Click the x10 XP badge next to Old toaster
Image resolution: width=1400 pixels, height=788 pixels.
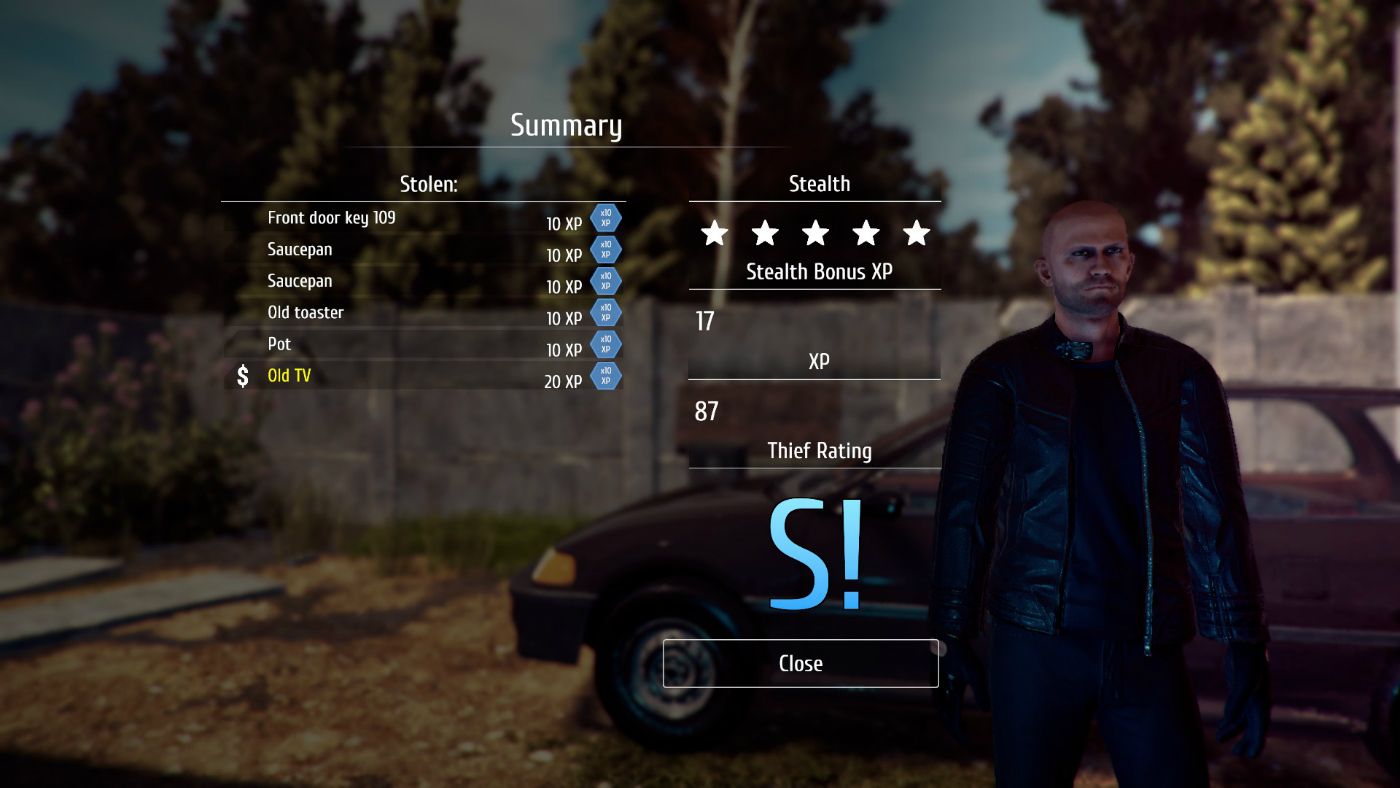(605, 312)
